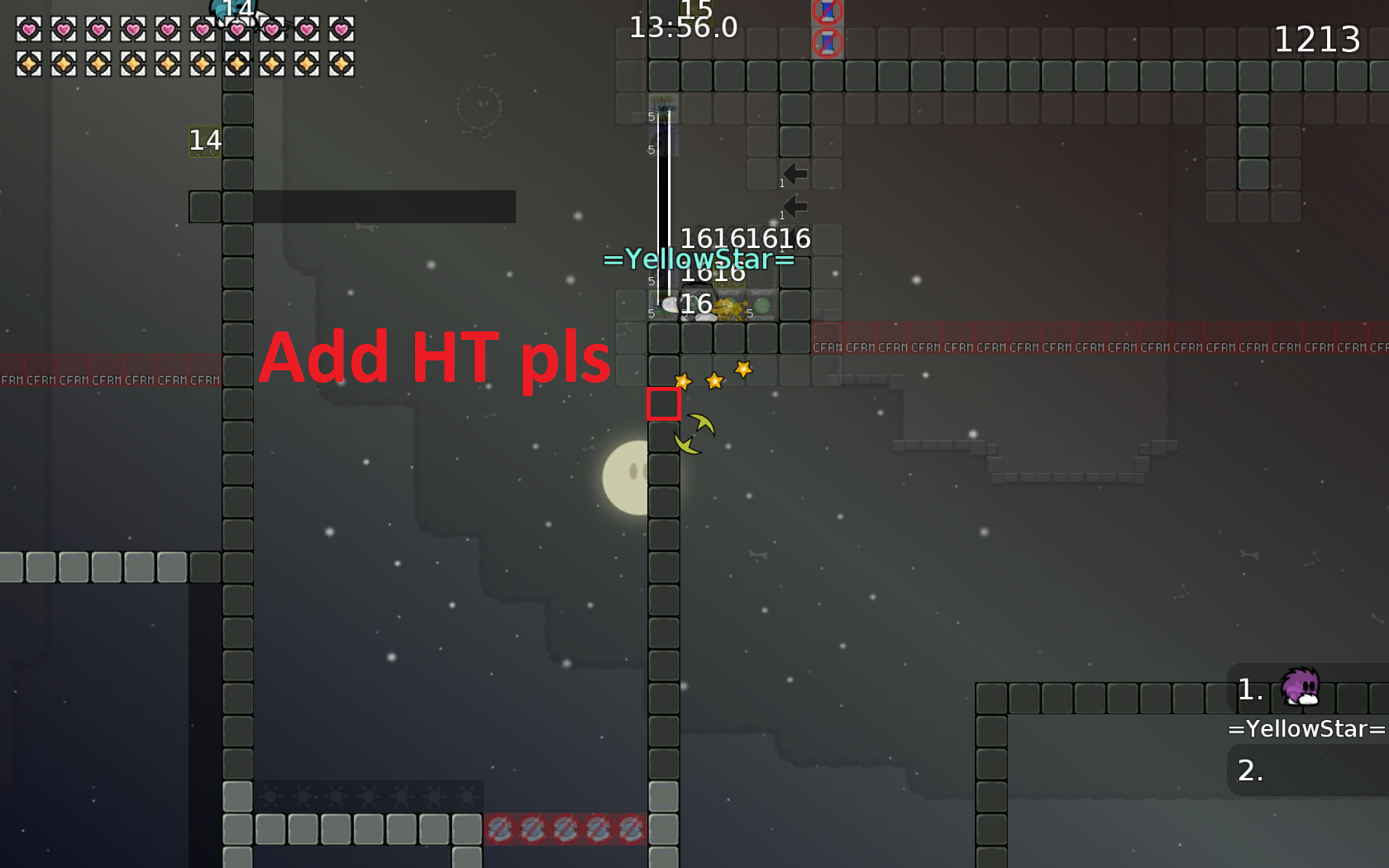Click the black left-arrow block icon
The width and height of the screenshot is (1389, 868).
click(795, 174)
